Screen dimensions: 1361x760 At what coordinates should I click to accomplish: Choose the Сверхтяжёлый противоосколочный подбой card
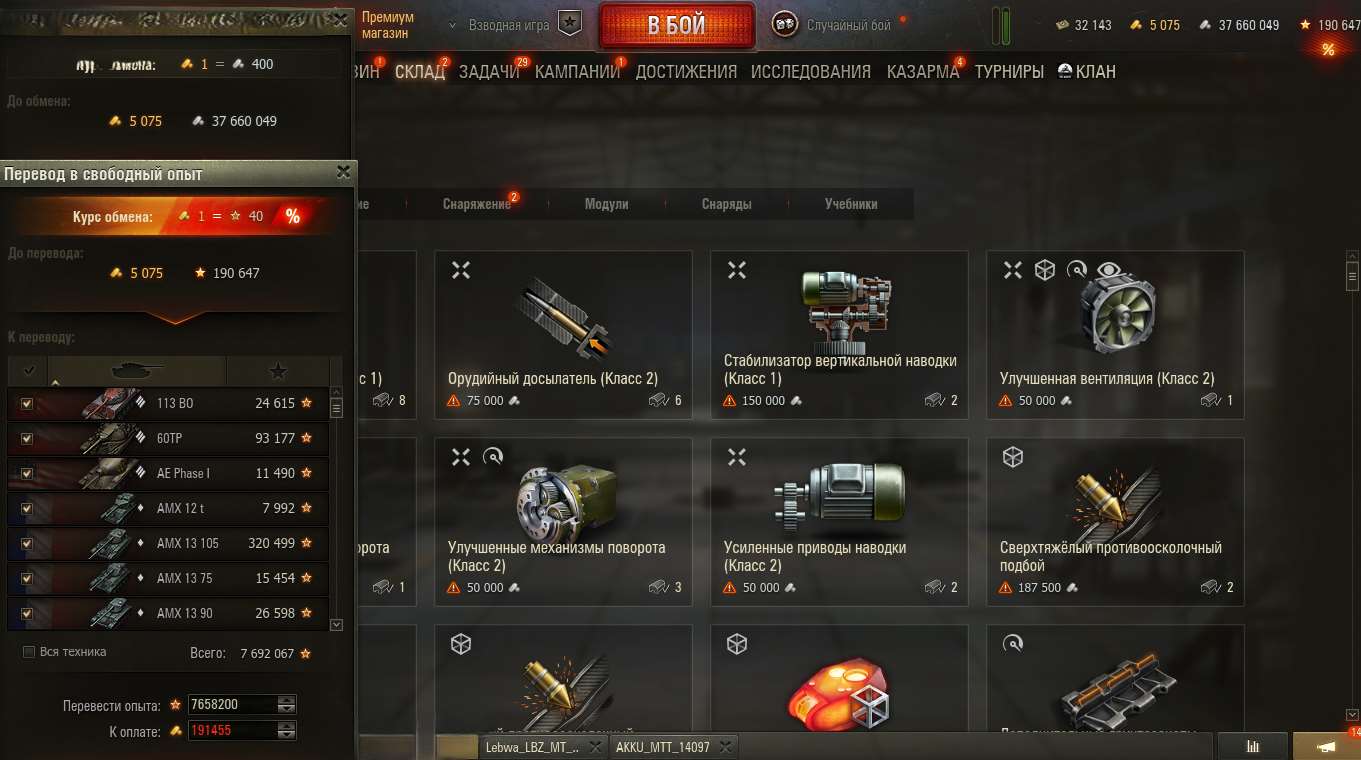1115,521
